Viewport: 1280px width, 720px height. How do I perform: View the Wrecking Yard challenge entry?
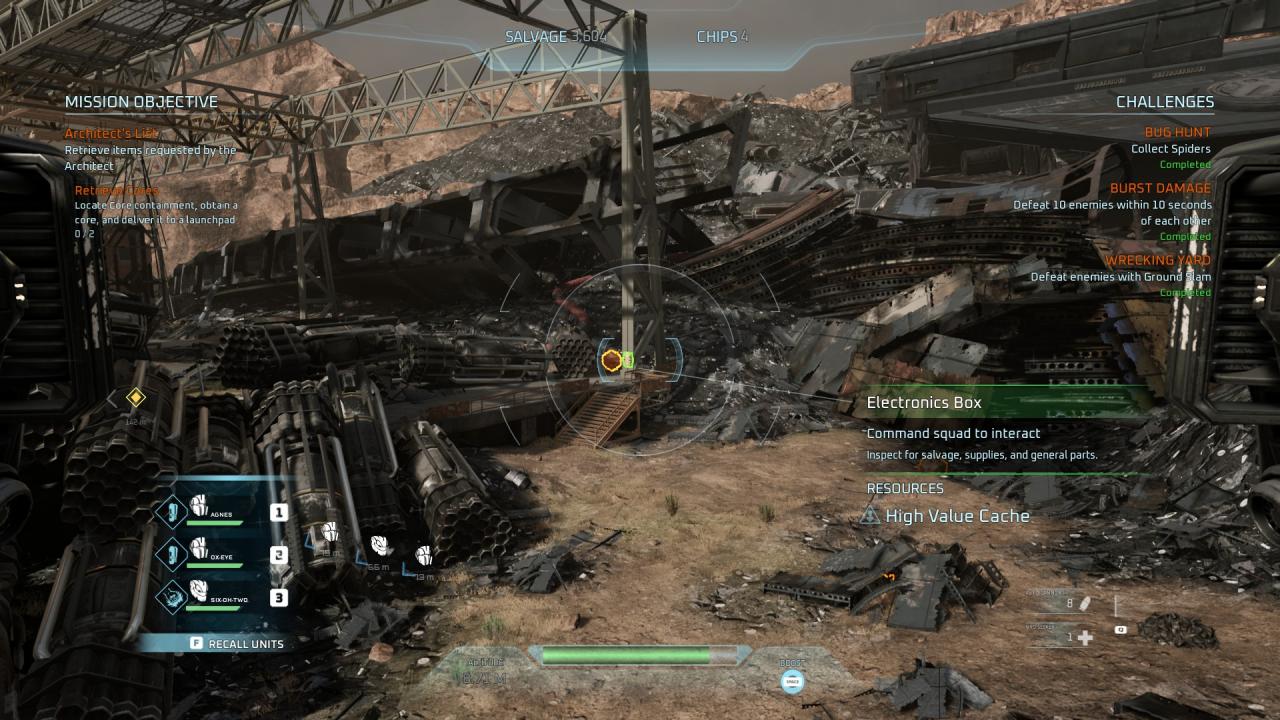[1157, 260]
